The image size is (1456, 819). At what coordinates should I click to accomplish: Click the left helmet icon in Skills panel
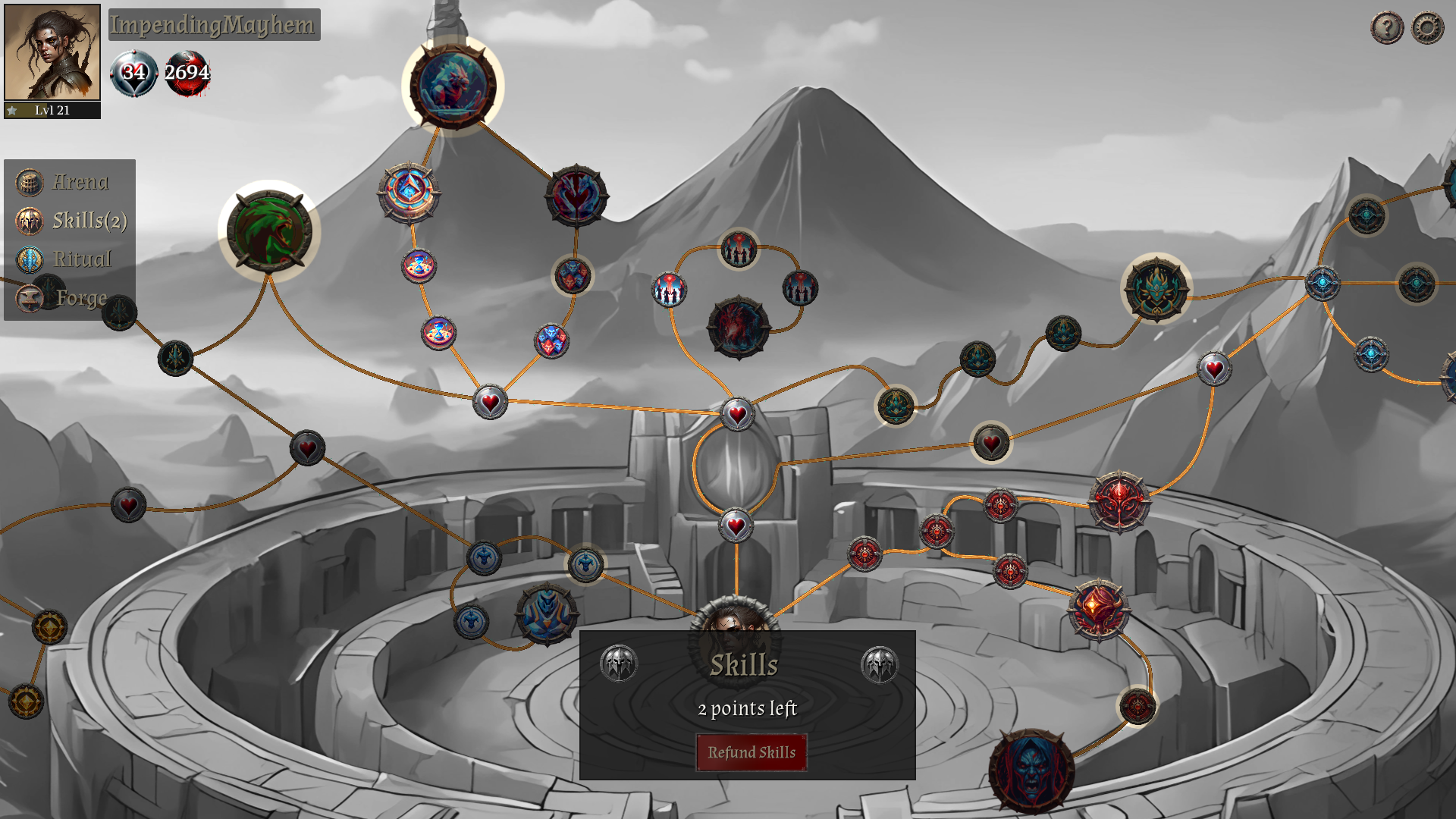[x=619, y=664]
